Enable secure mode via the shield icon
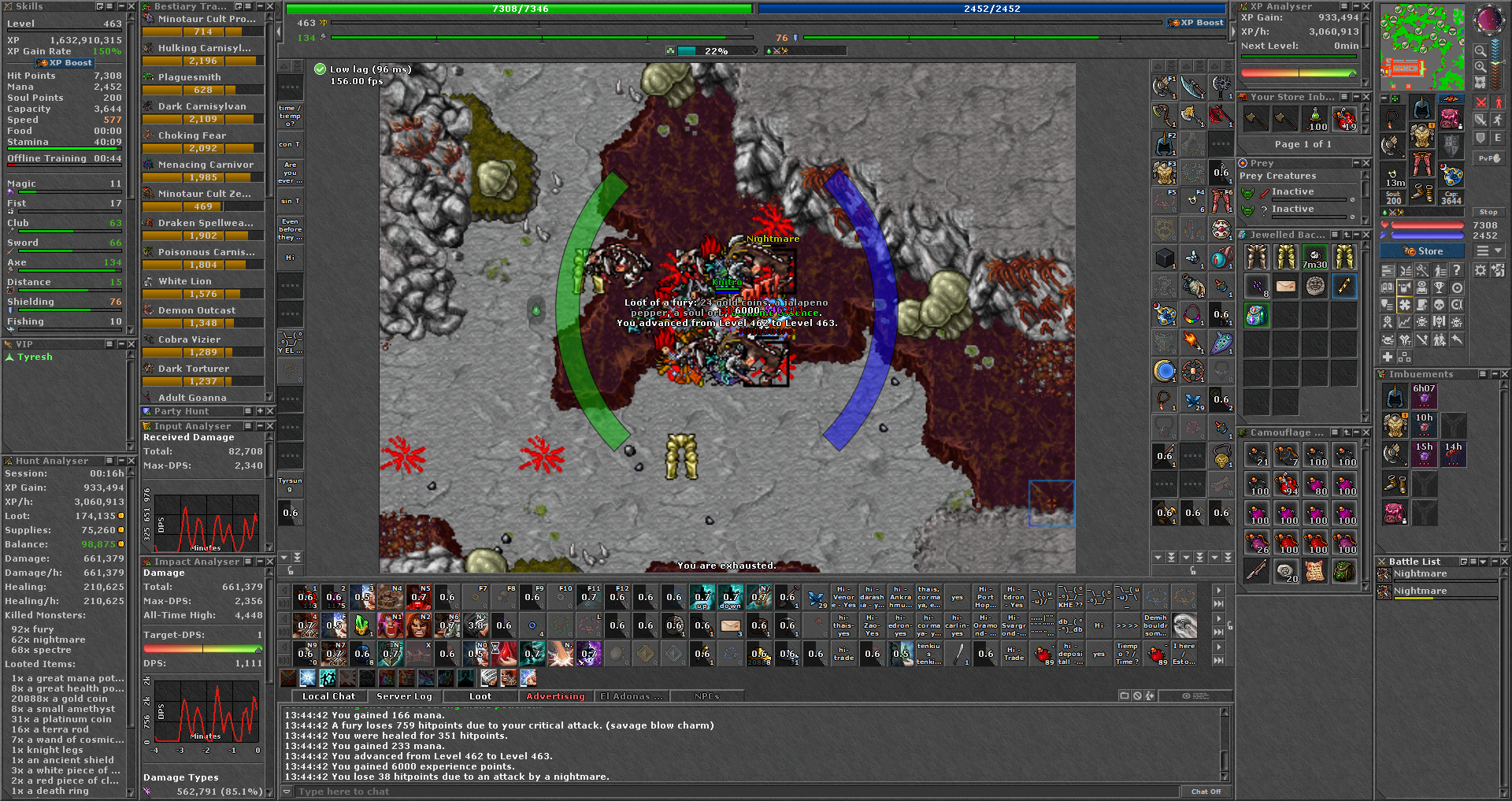The height and width of the screenshot is (801, 1512). click(1481, 138)
